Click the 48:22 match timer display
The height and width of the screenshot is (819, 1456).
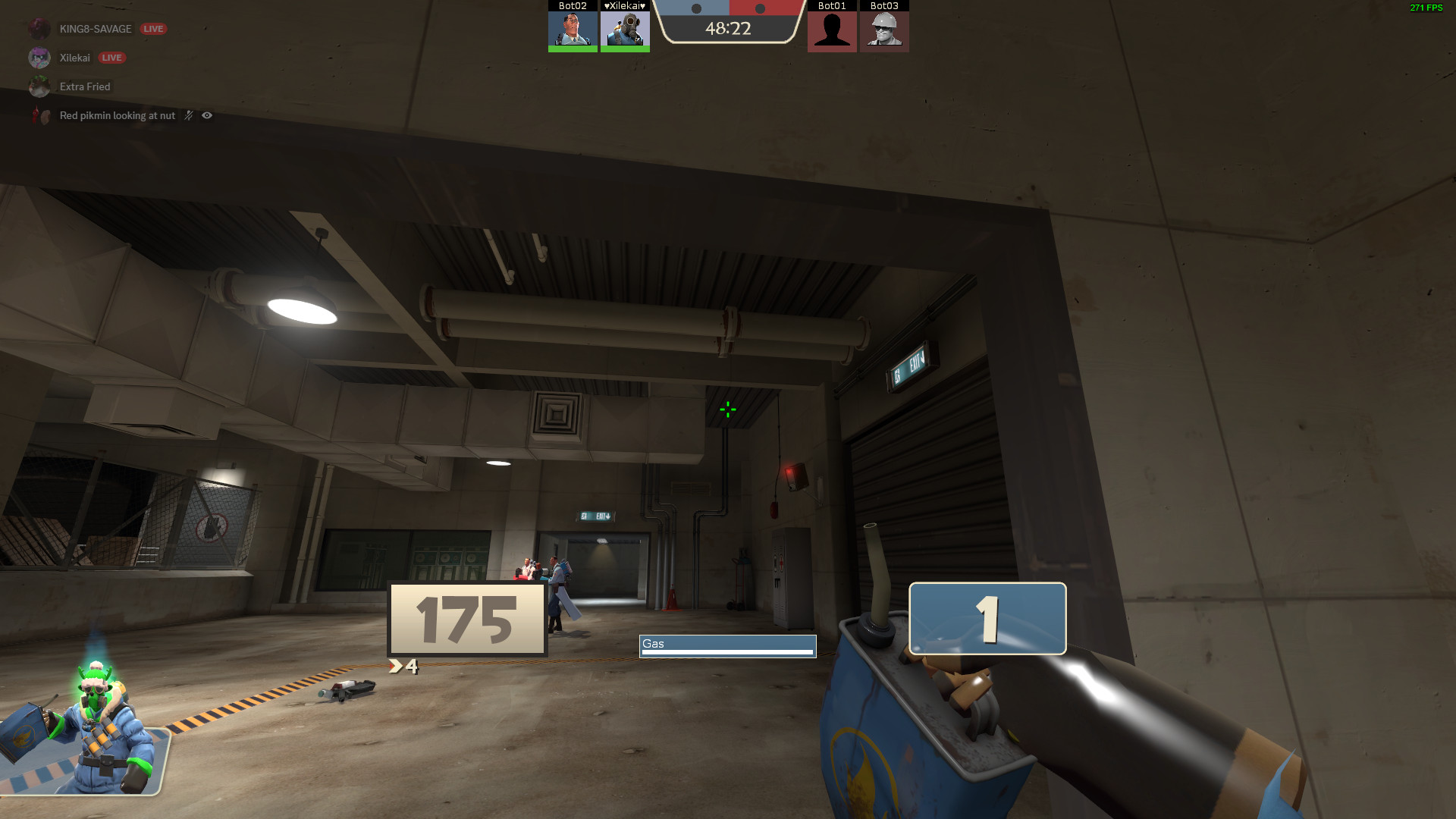pos(727,30)
